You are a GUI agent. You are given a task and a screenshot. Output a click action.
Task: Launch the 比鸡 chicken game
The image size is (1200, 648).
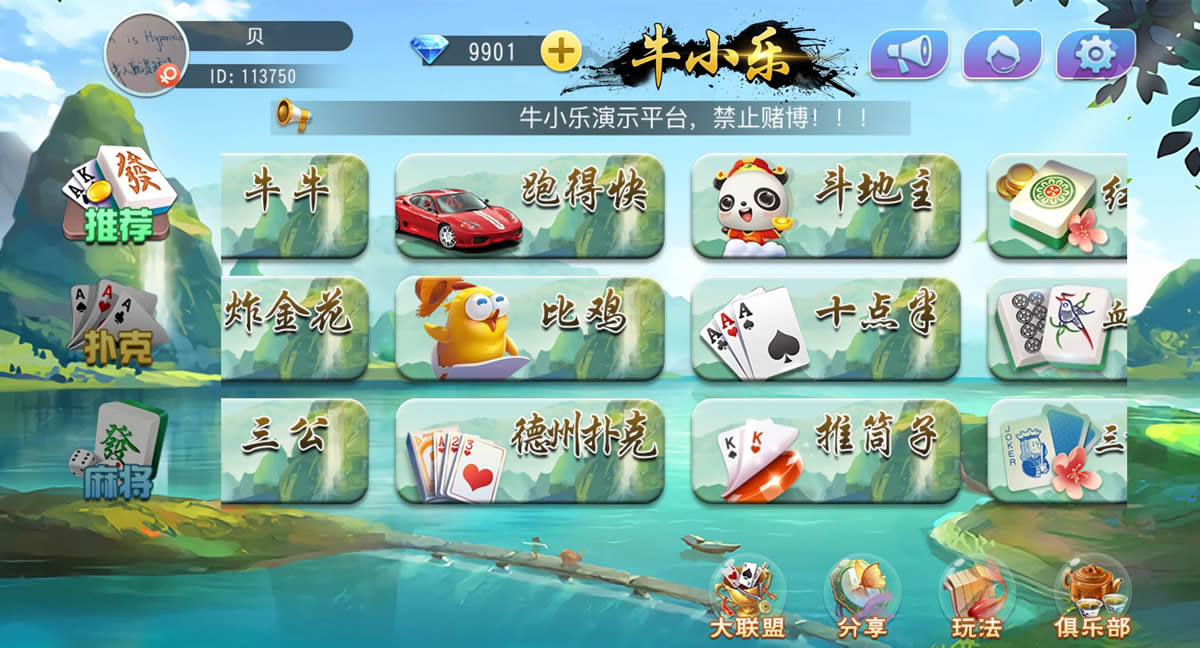(x=530, y=328)
